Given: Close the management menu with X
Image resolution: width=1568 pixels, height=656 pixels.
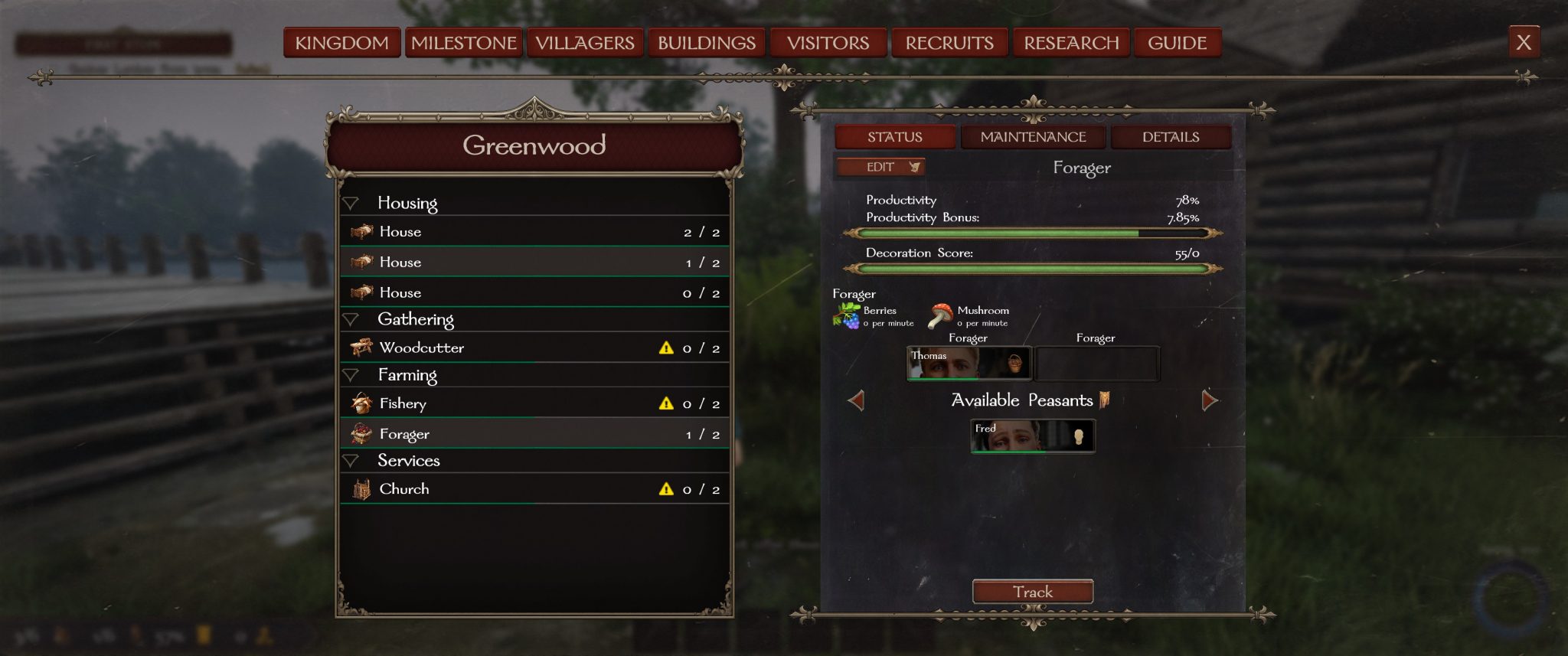Looking at the screenshot, I should point(1524,42).
